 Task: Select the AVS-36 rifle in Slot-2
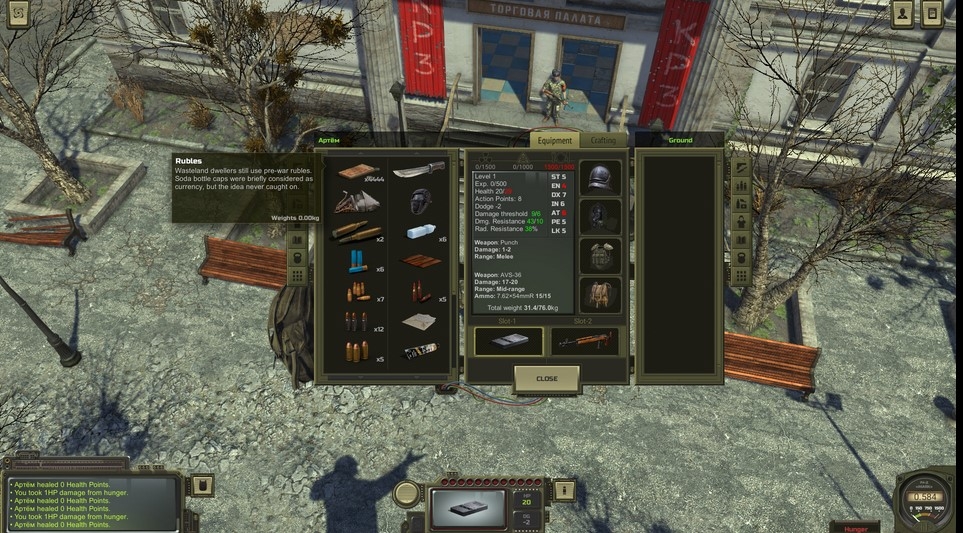tap(585, 341)
